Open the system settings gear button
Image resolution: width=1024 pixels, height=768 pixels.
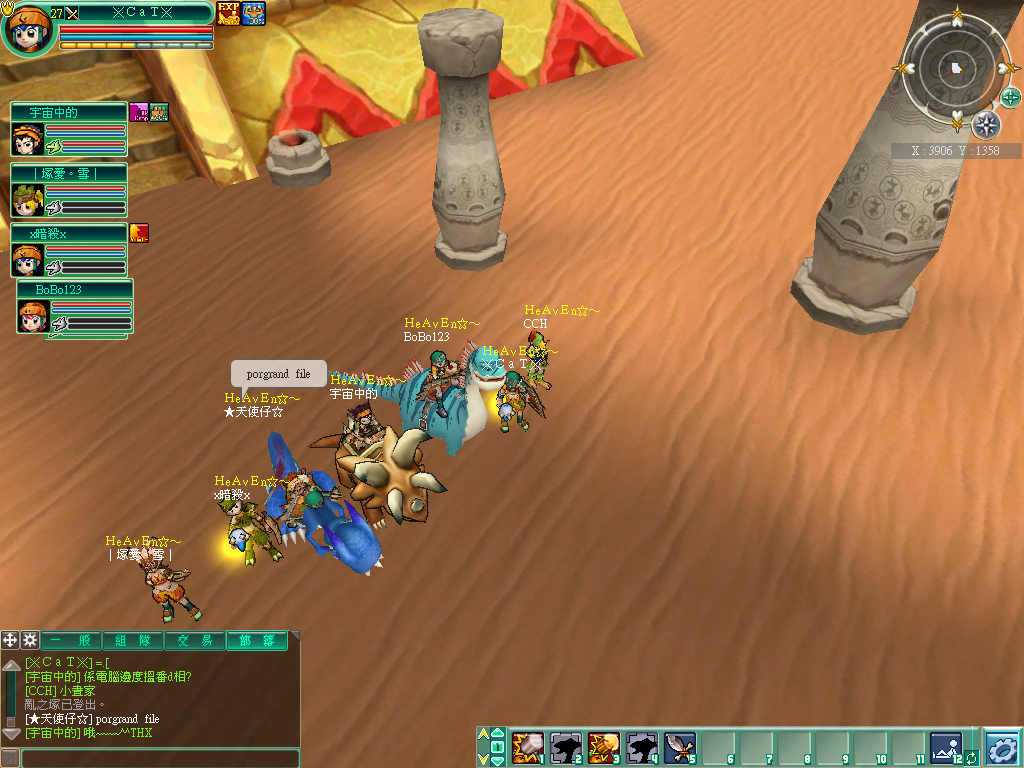1002,747
